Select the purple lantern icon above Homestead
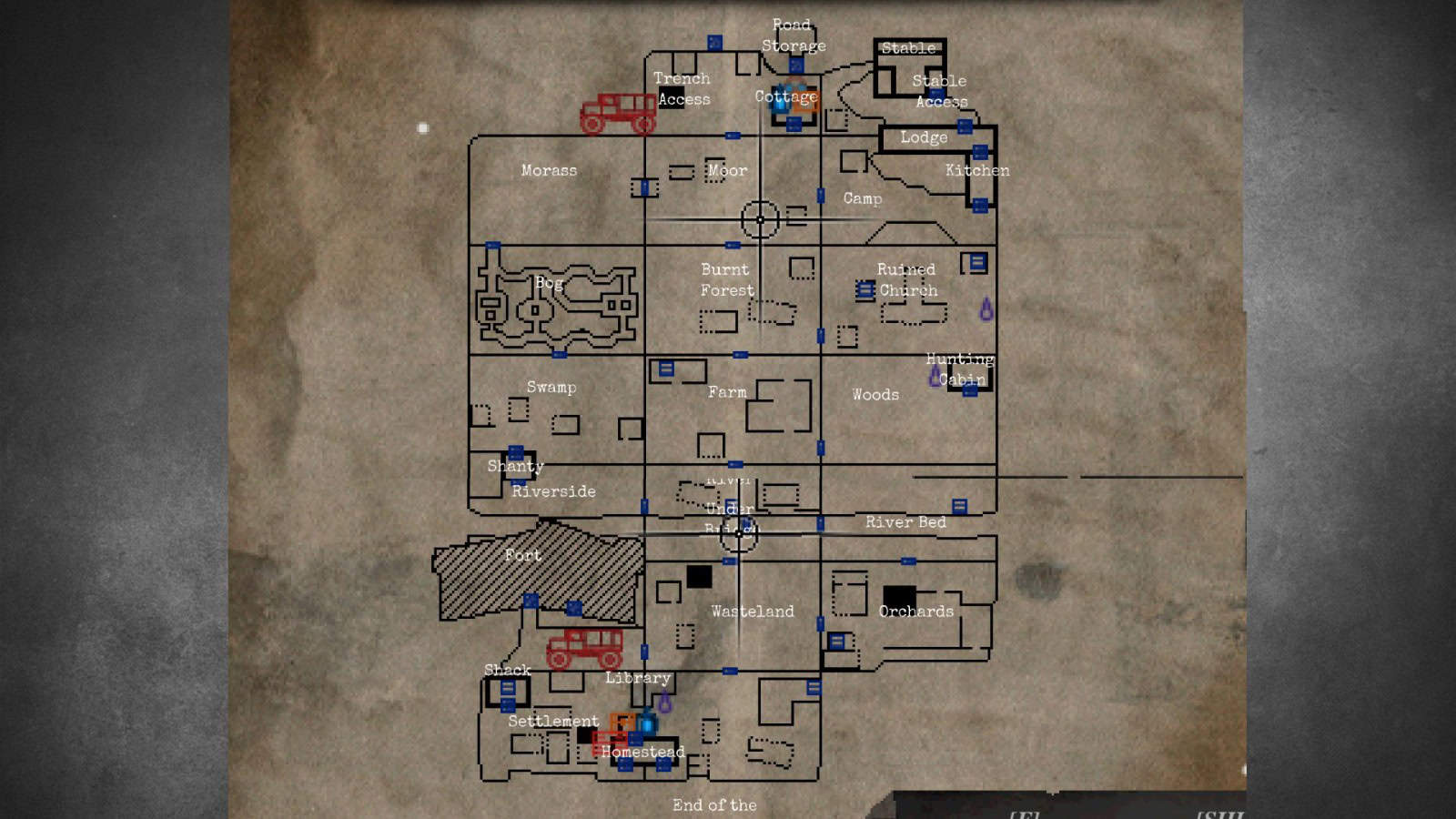 pyautogui.click(x=664, y=702)
